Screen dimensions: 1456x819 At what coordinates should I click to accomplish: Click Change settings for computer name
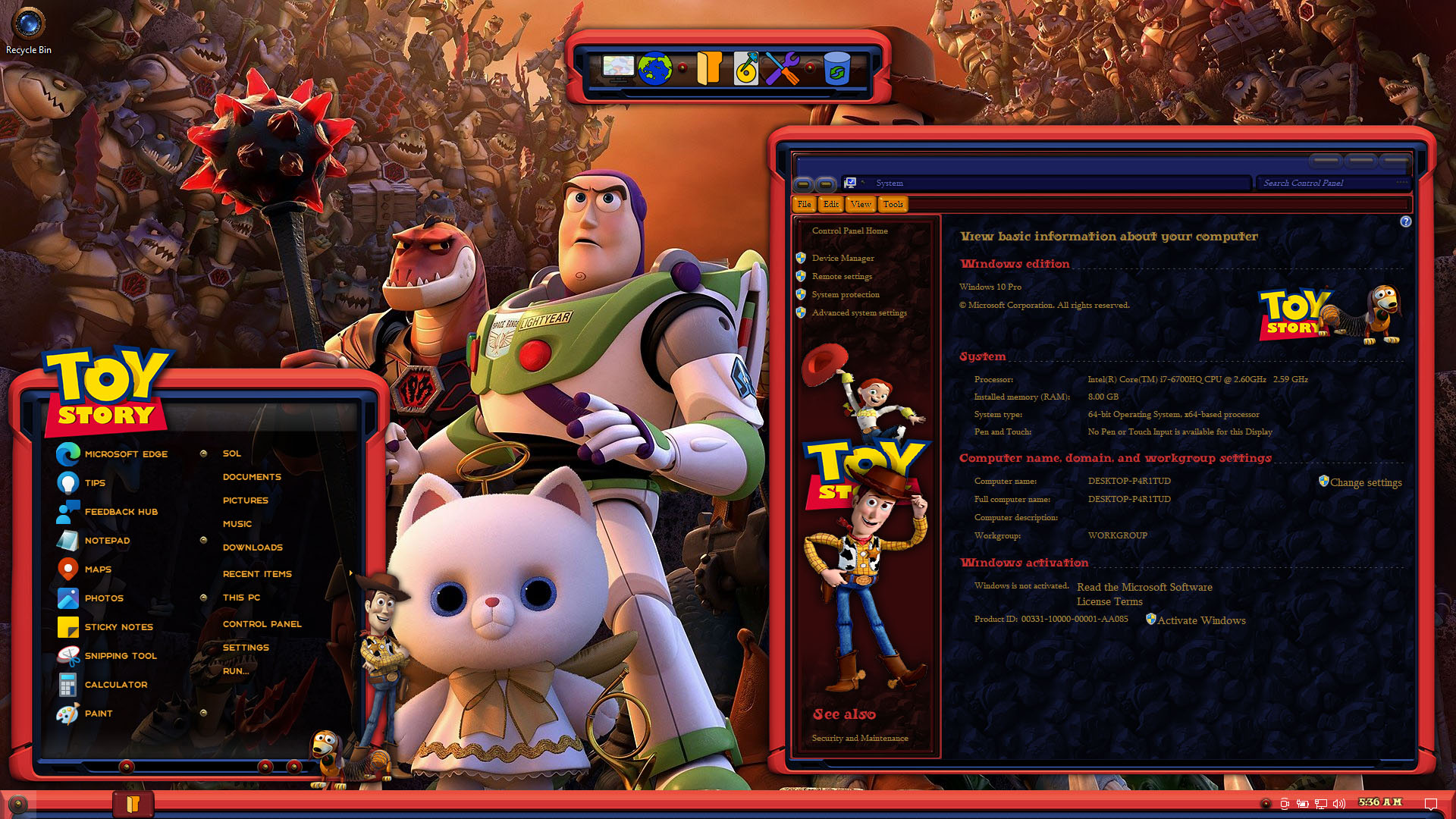click(1365, 483)
